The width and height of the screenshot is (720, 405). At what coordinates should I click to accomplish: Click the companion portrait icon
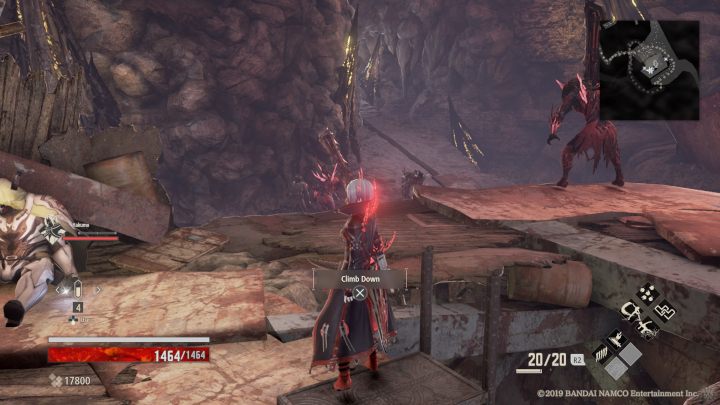click(56, 231)
